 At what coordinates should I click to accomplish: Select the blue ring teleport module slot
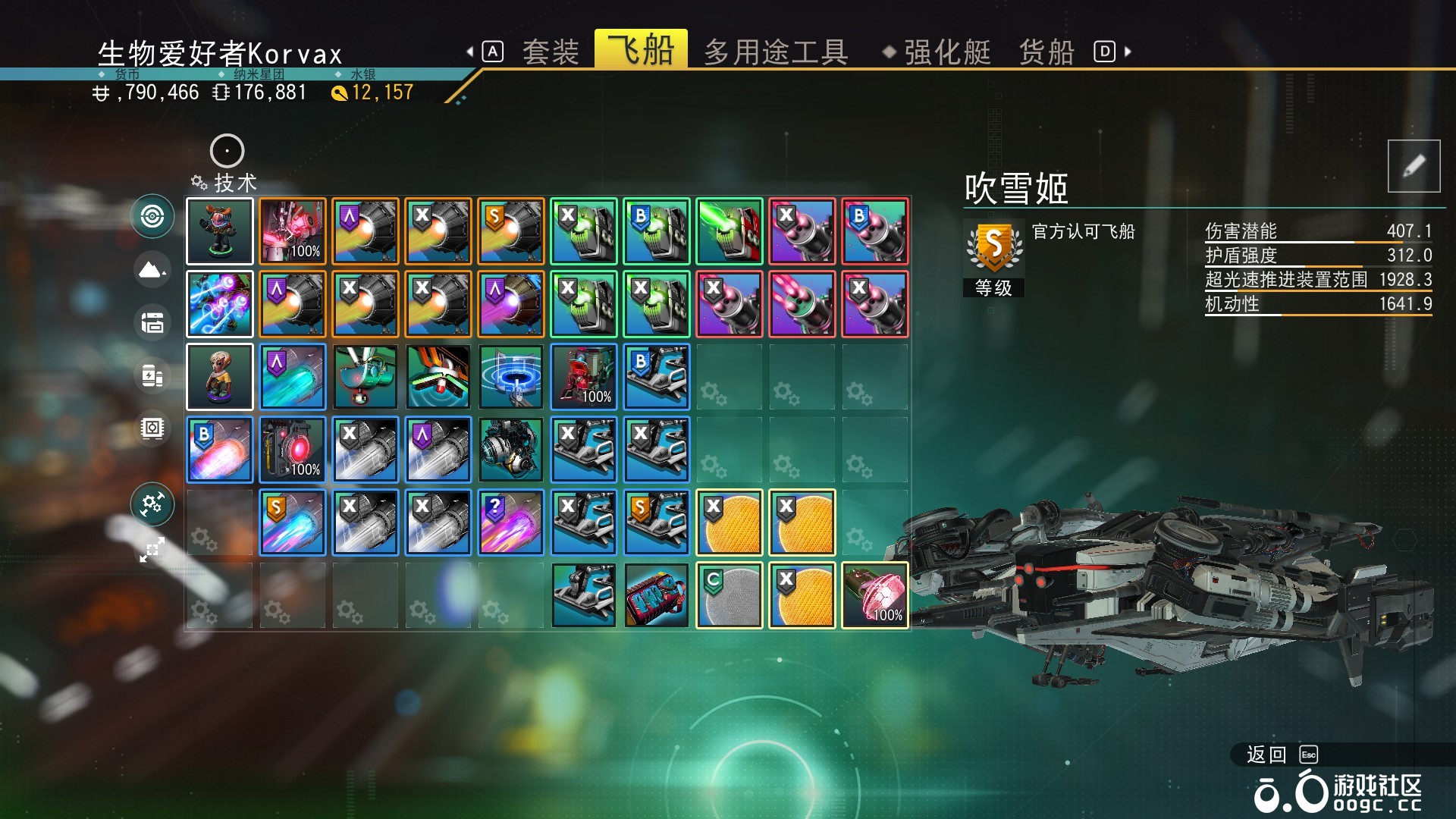tap(511, 377)
